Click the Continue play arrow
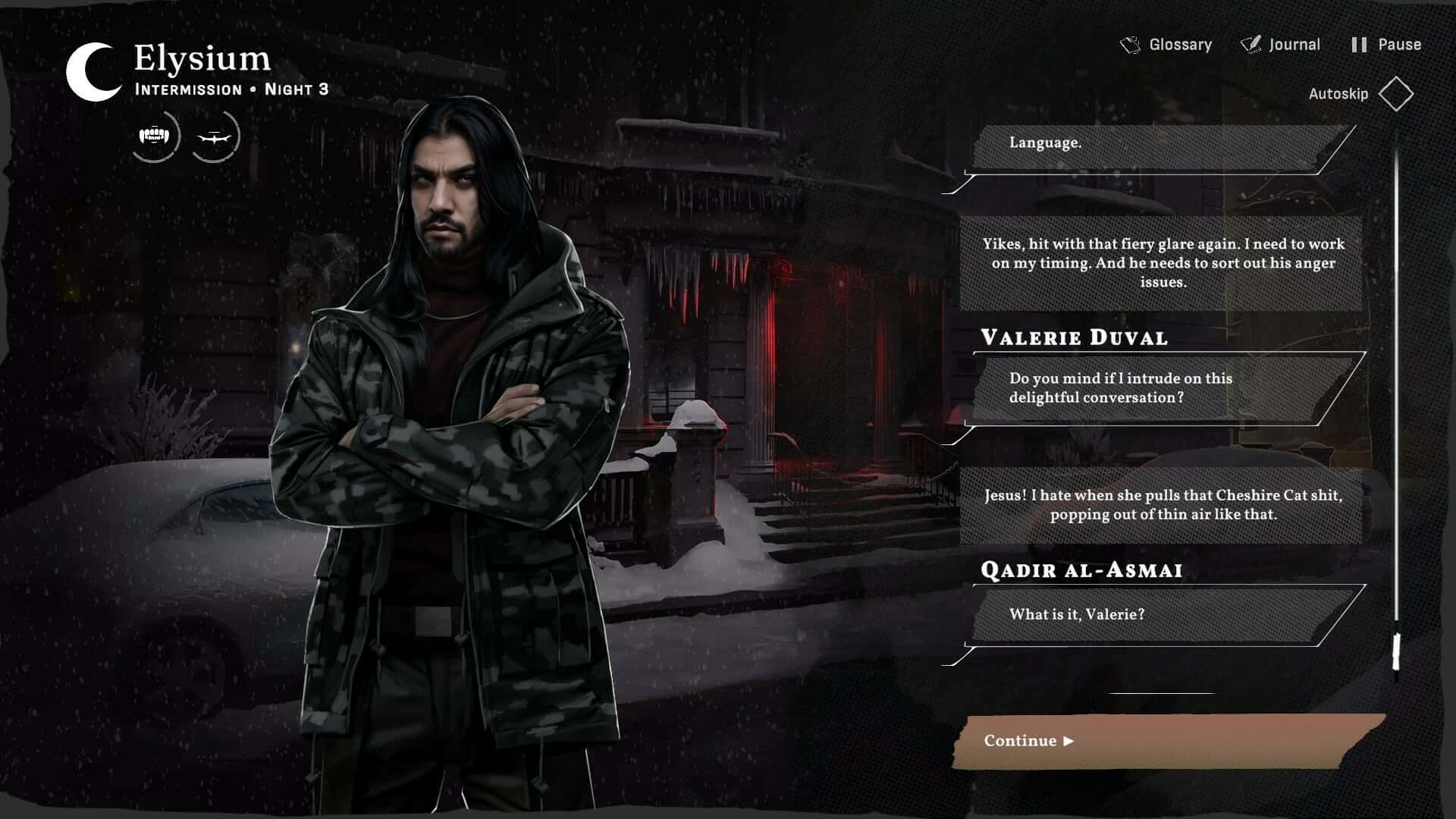Viewport: 1456px width, 819px height. tap(1070, 742)
